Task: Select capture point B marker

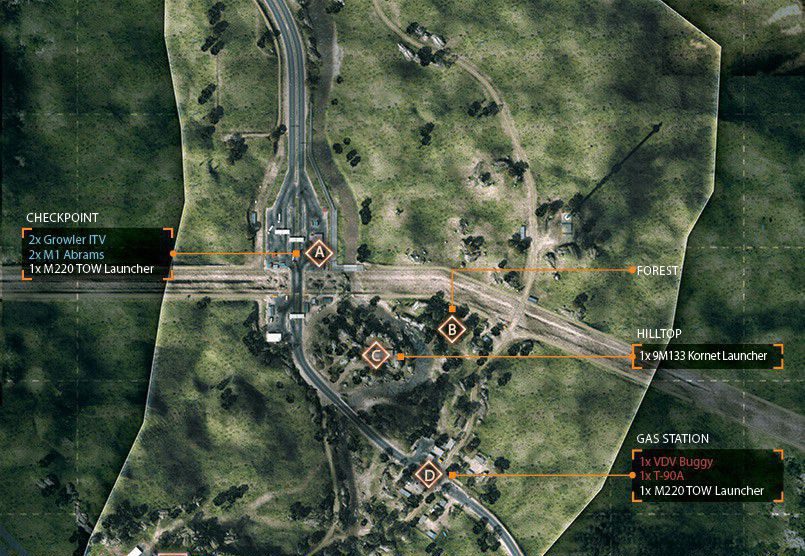Action: tap(452, 327)
